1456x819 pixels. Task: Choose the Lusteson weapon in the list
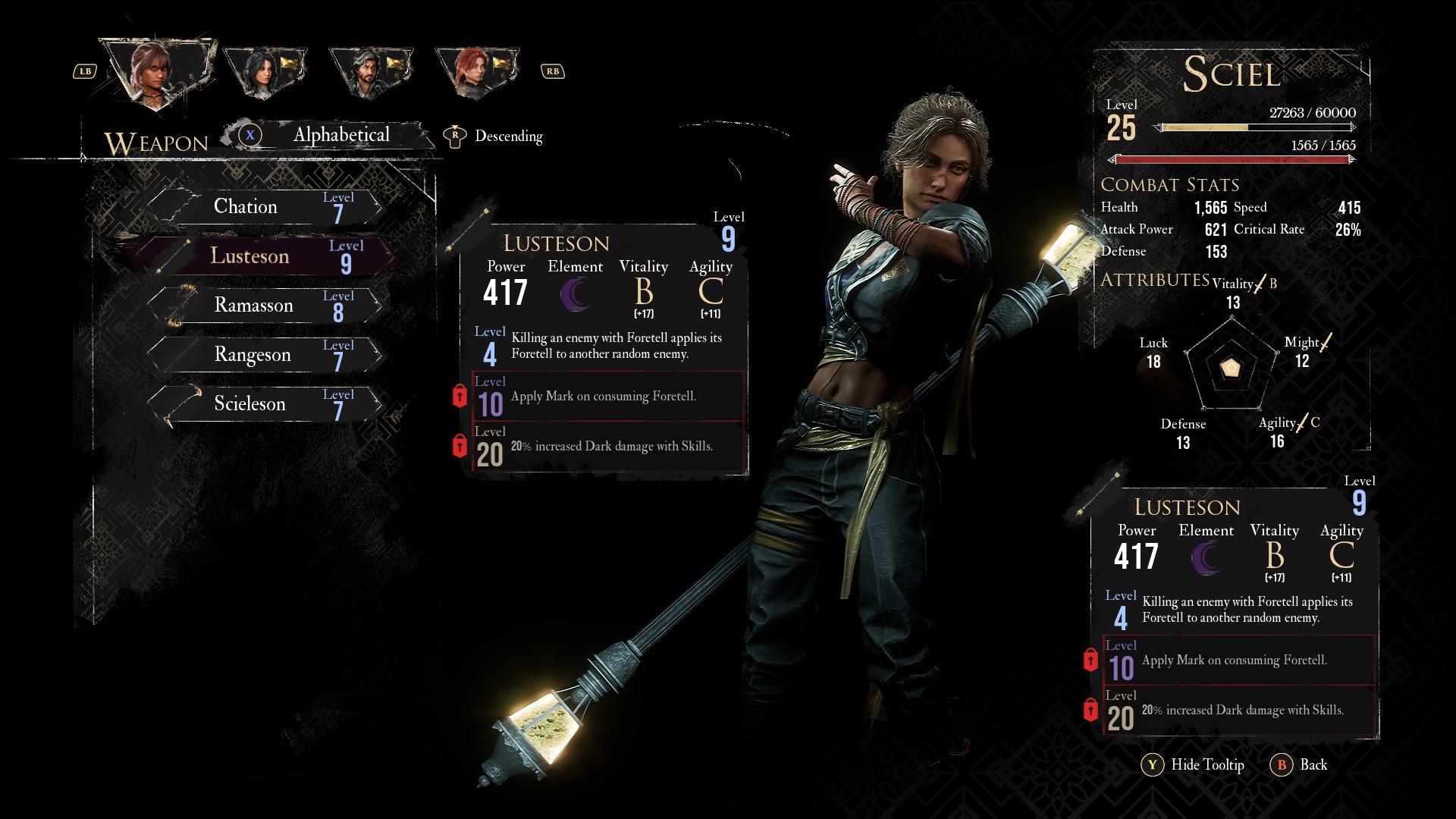(265, 256)
